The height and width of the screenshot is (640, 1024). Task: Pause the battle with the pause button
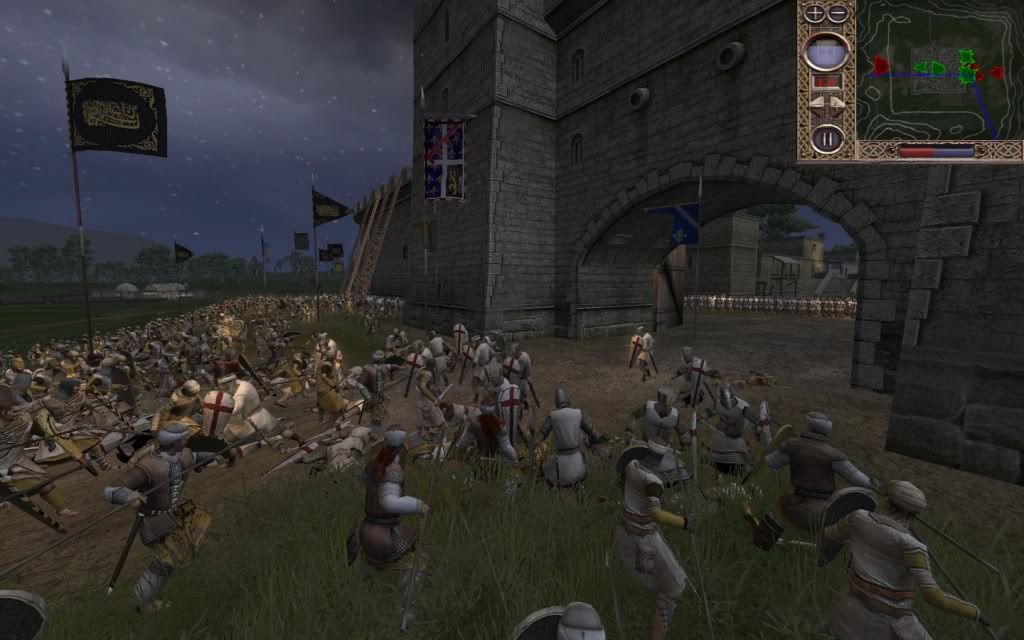coord(827,137)
